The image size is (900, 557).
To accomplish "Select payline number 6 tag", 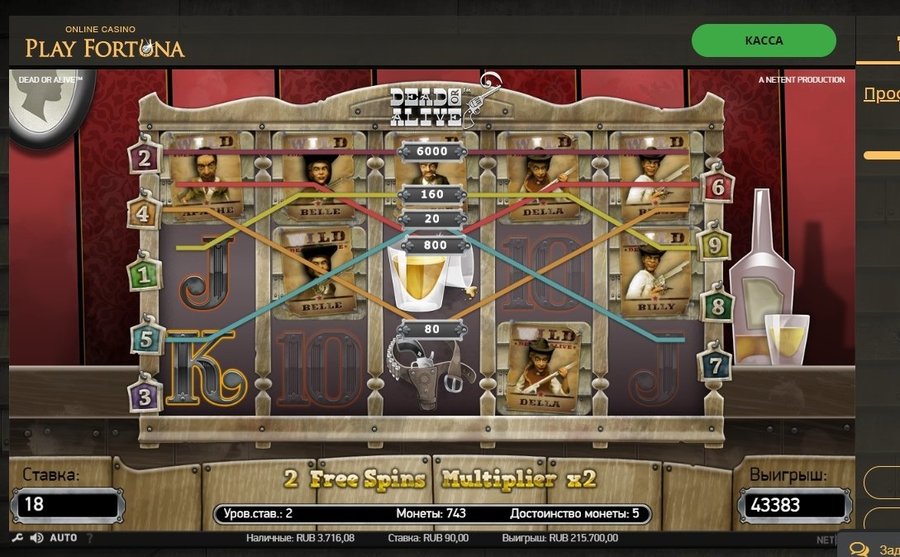I will 717,186.
